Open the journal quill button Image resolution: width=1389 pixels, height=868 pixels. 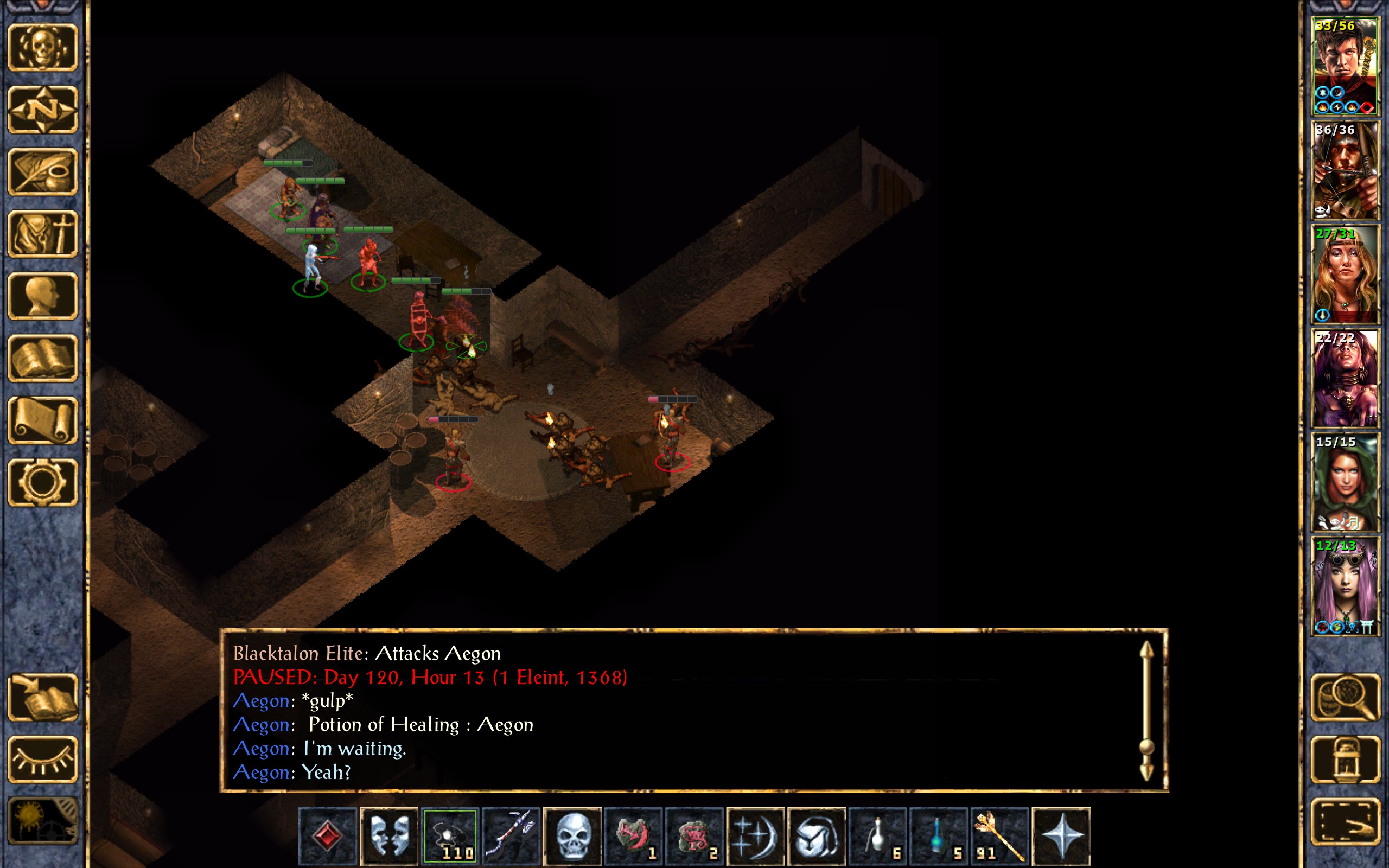coord(42,171)
